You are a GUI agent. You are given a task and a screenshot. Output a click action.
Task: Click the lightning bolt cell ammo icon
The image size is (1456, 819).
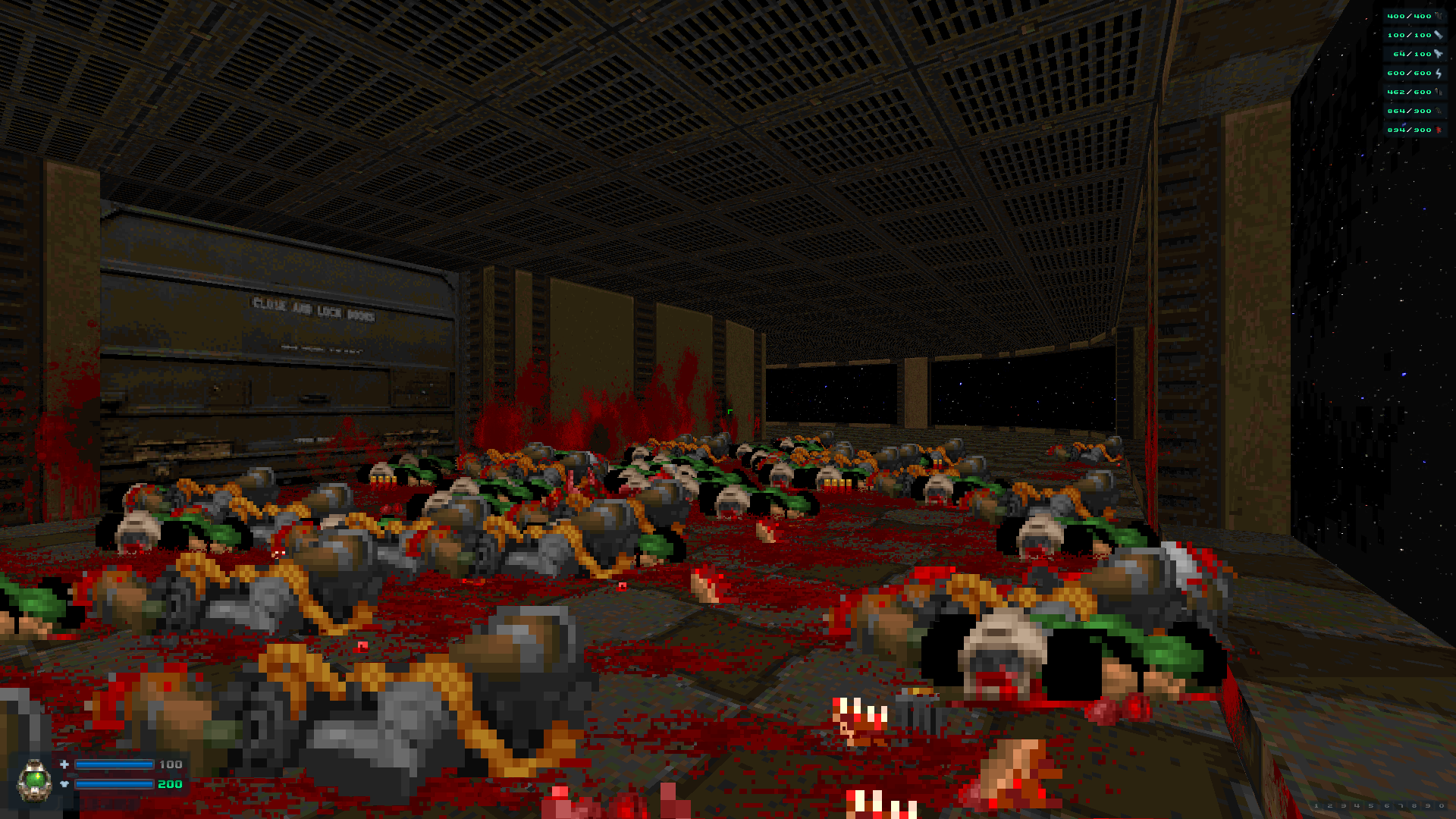(1438, 73)
